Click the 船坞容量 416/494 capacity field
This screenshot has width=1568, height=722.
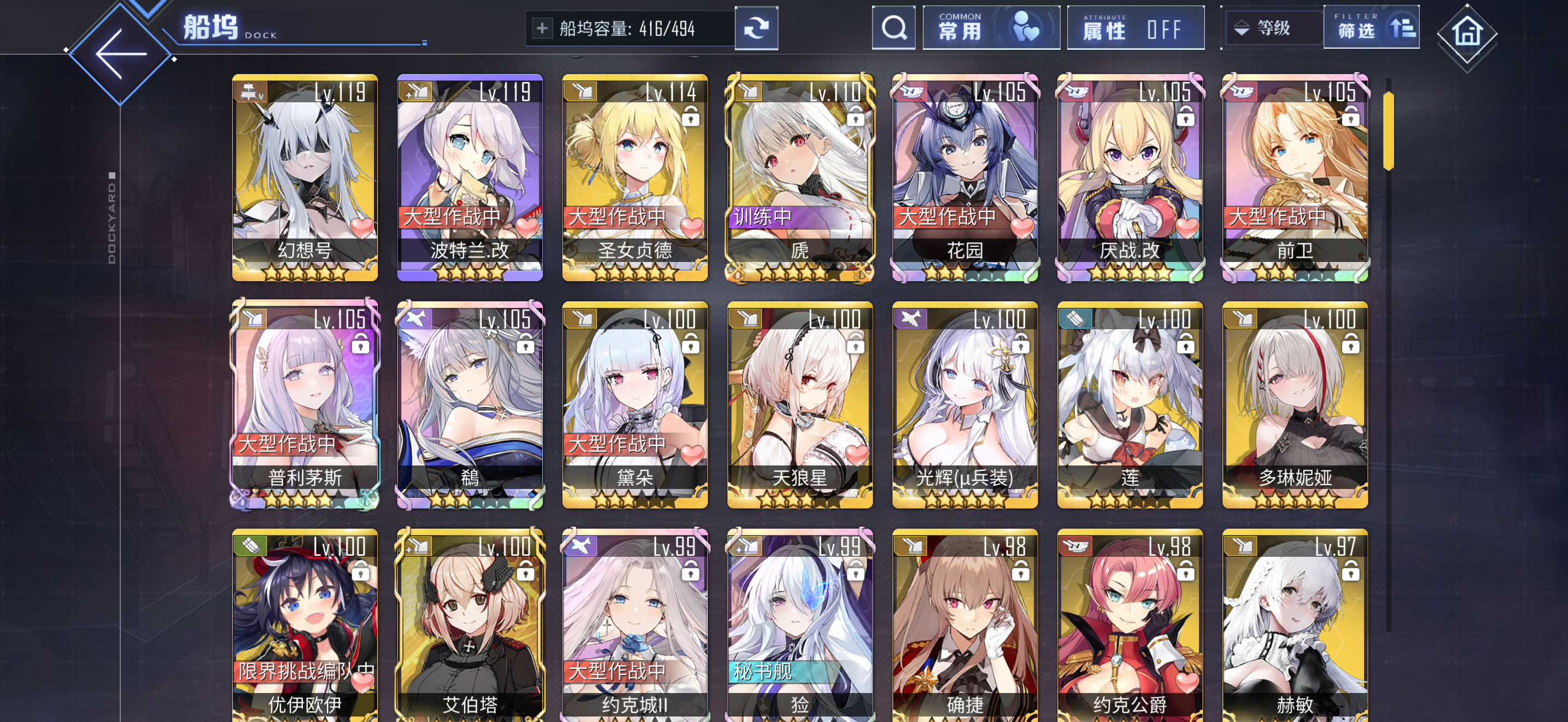(627, 27)
